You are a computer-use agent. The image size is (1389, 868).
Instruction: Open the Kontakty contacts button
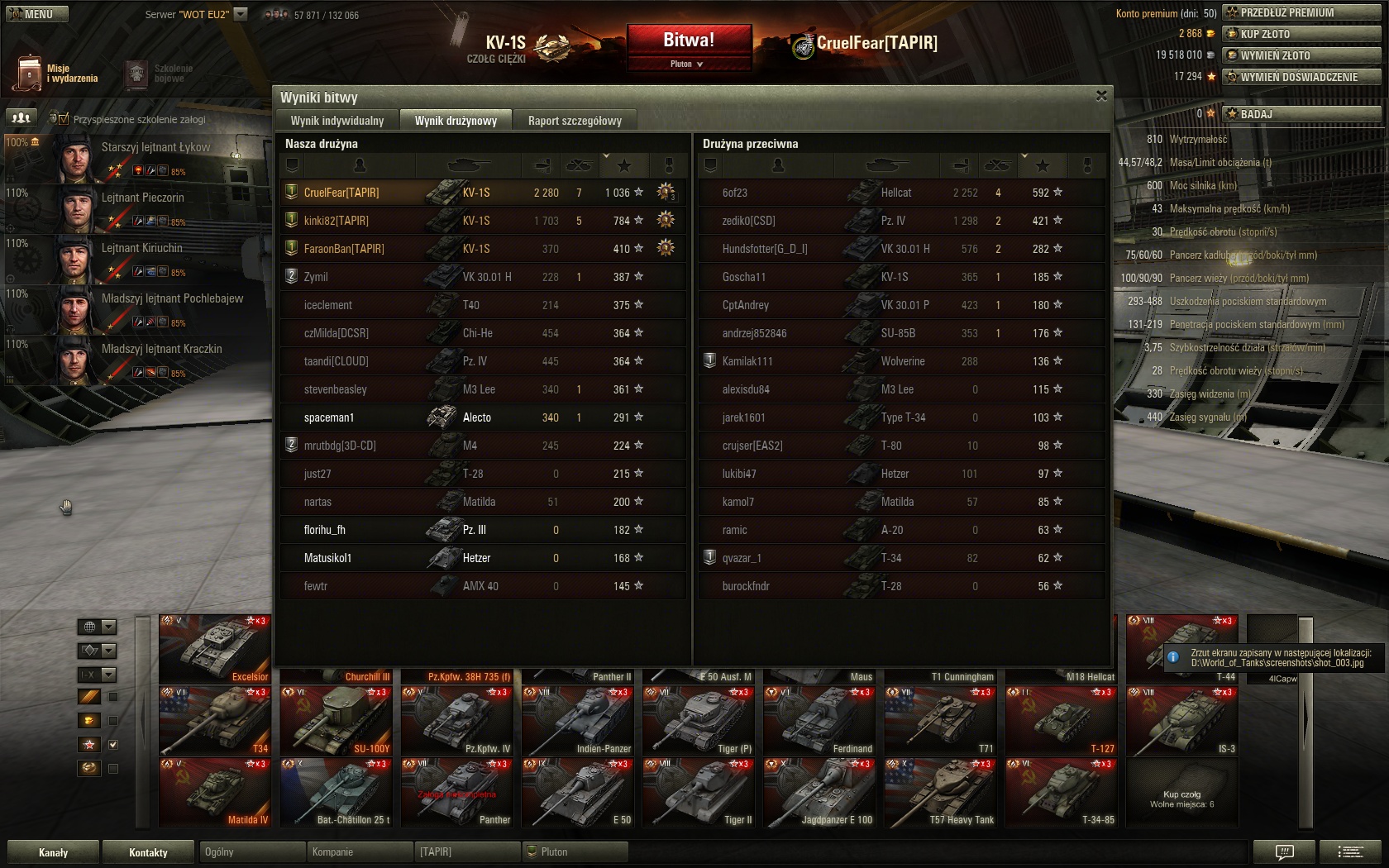click(x=148, y=852)
